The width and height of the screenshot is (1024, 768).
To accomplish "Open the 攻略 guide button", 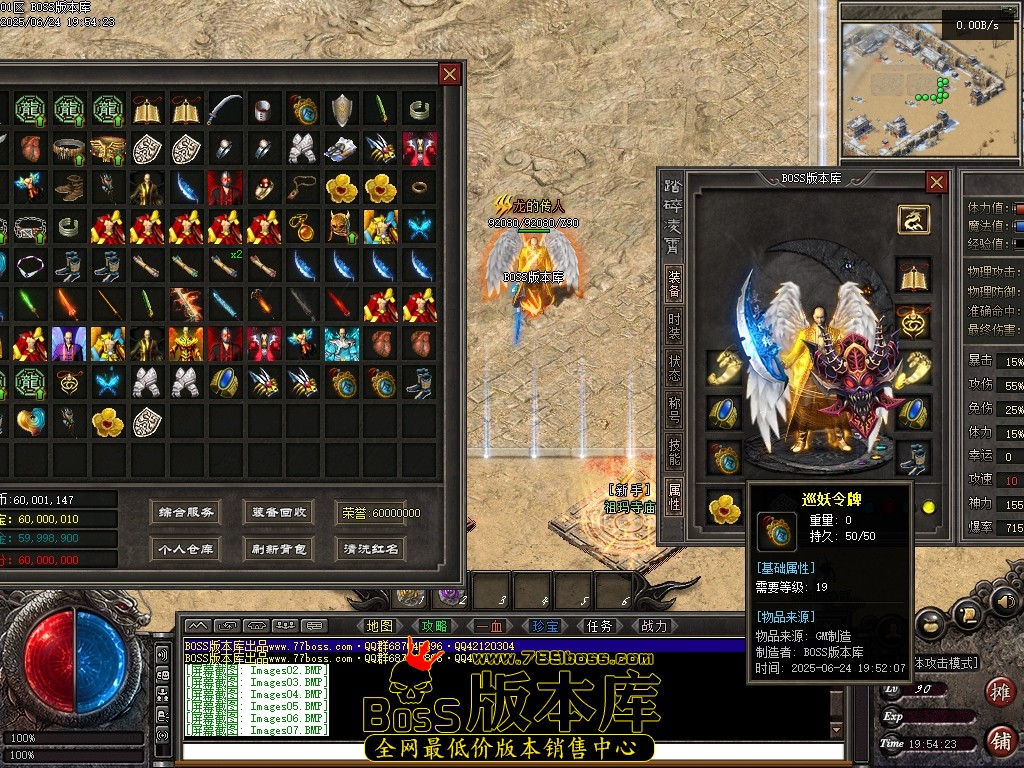I will [434, 626].
